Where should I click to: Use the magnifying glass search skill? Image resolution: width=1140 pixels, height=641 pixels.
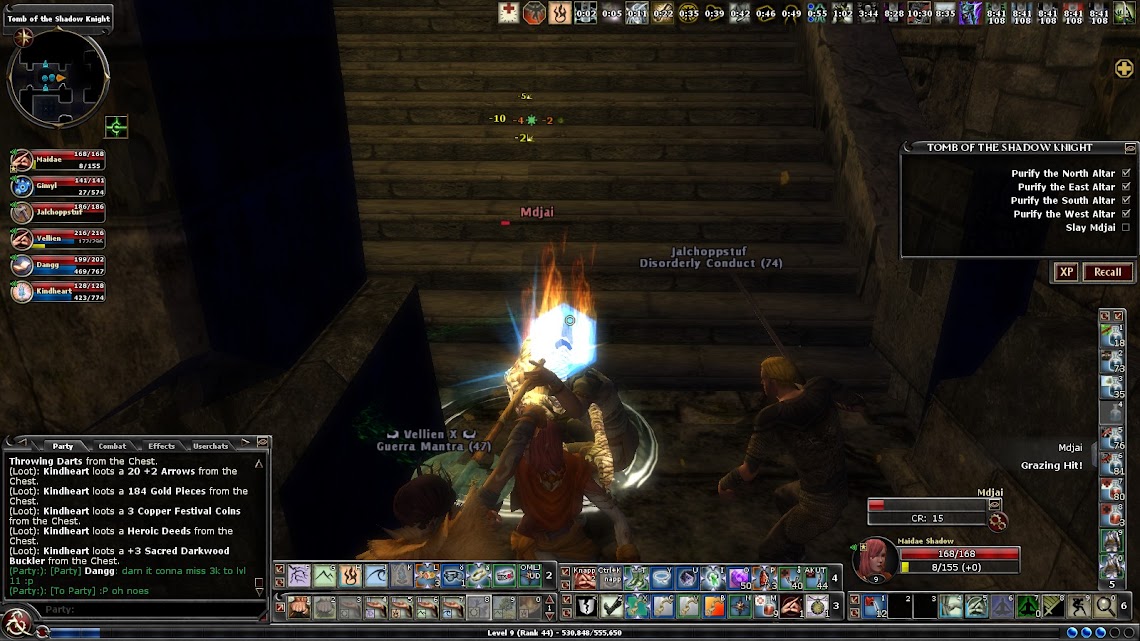(x=1105, y=606)
